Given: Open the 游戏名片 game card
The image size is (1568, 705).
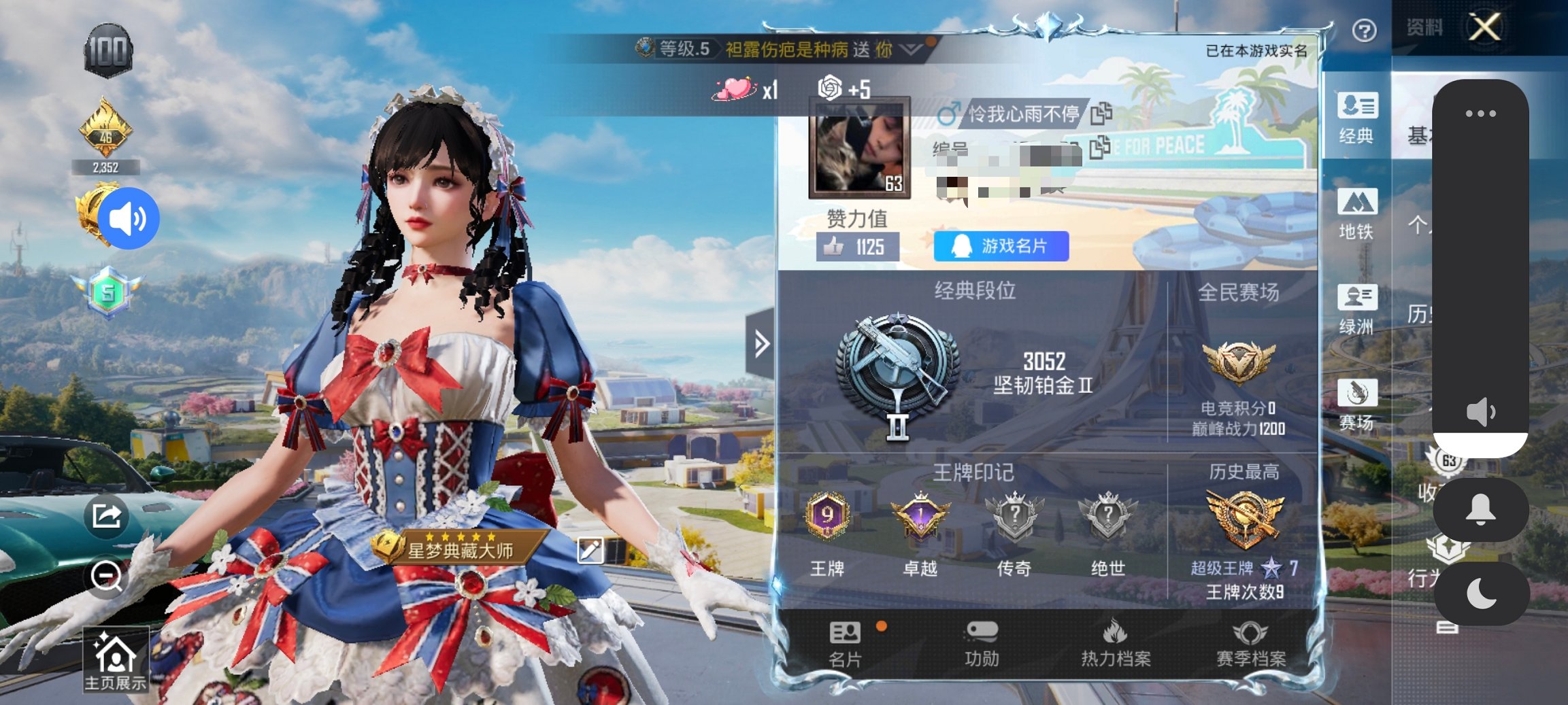Looking at the screenshot, I should pos(1001,246).
